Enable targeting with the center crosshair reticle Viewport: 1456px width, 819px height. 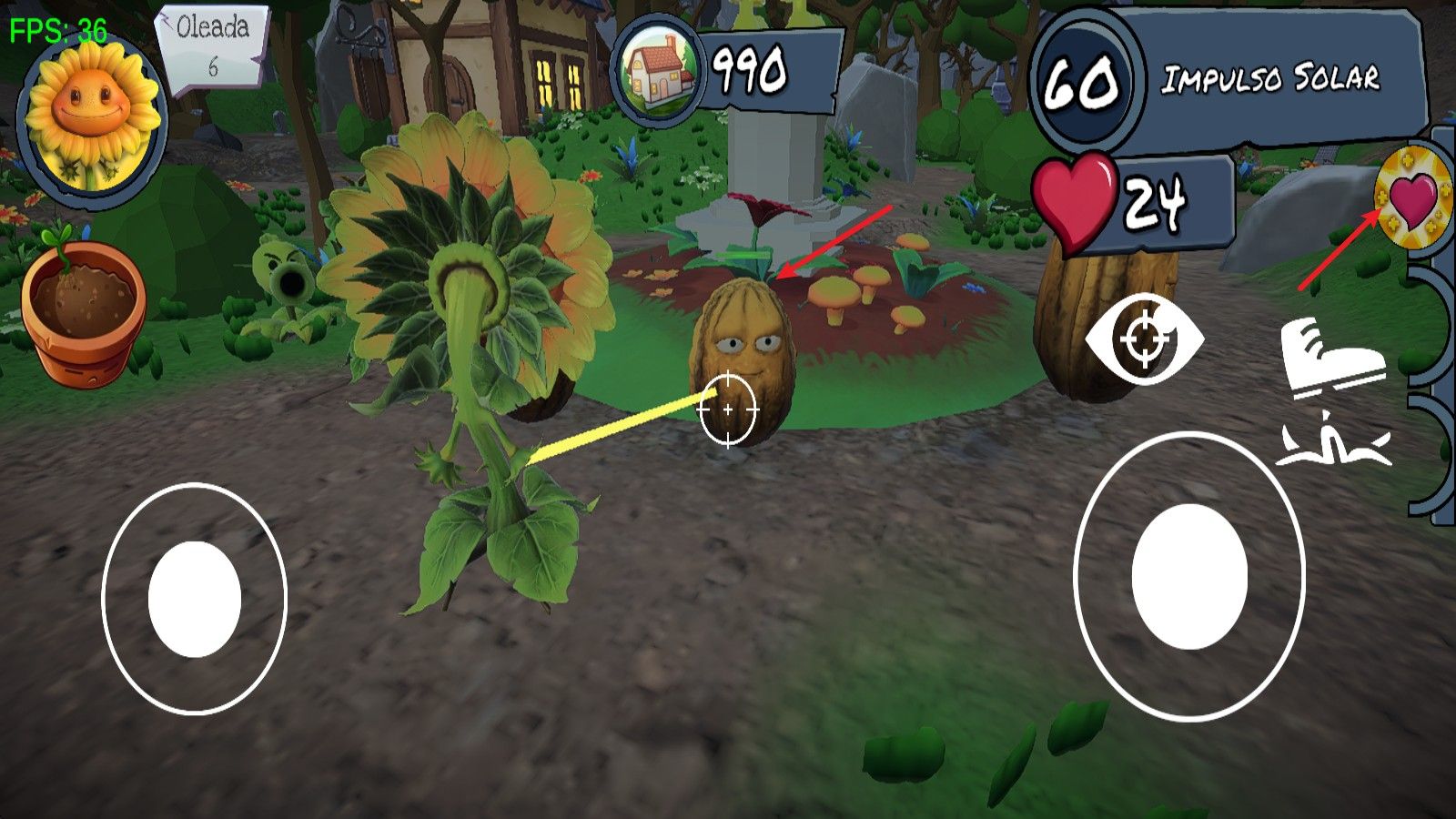[x=728, y=409]
